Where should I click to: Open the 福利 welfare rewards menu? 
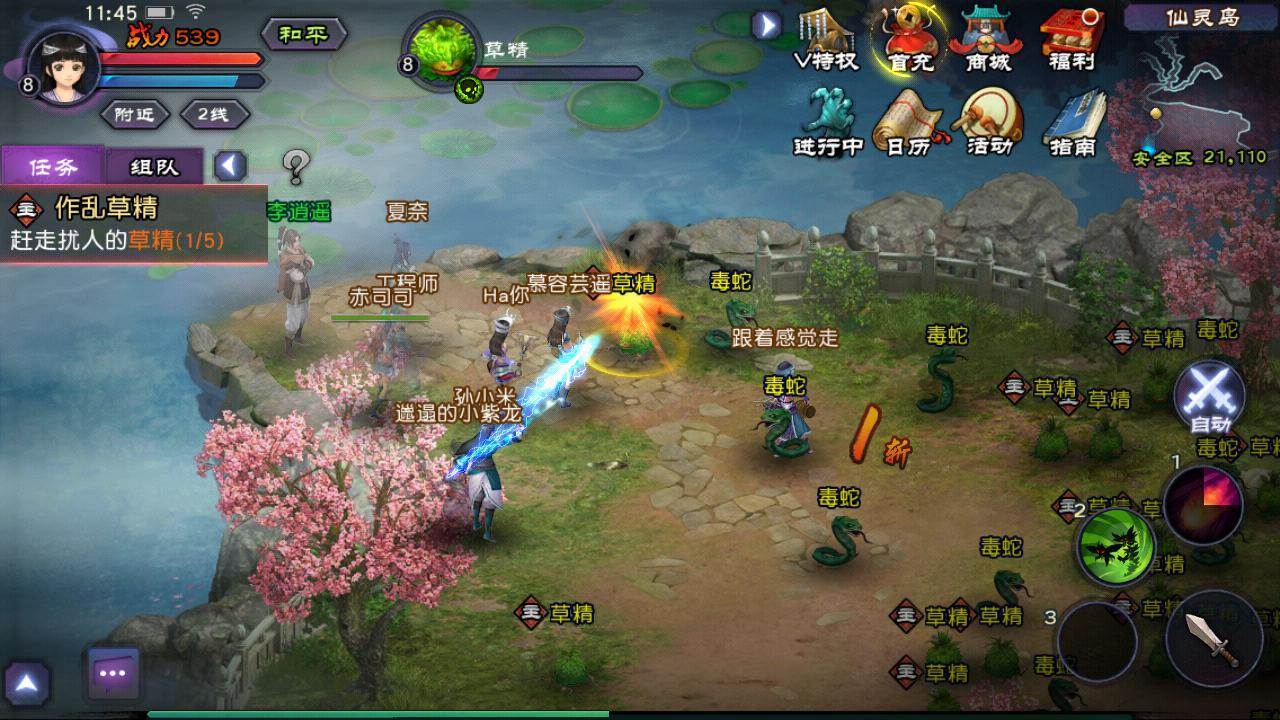(1072, 40)
